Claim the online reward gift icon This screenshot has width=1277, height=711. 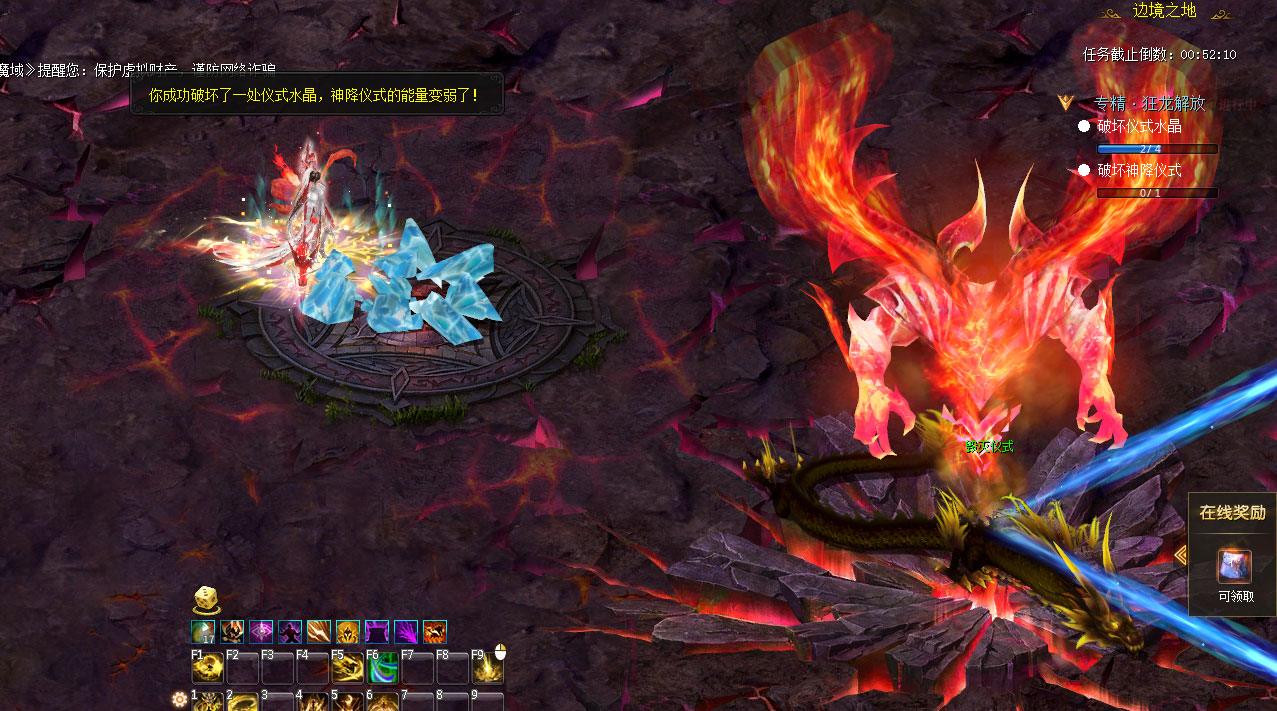1233,567
